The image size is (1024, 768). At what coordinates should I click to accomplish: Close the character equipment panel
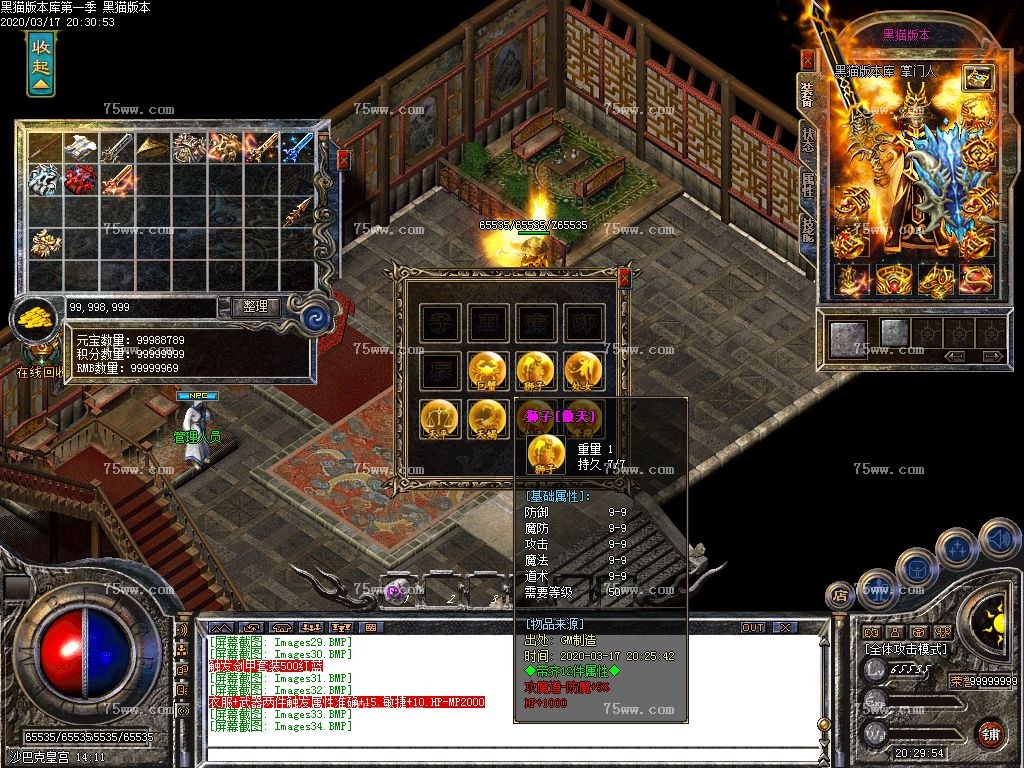point(808,60)
